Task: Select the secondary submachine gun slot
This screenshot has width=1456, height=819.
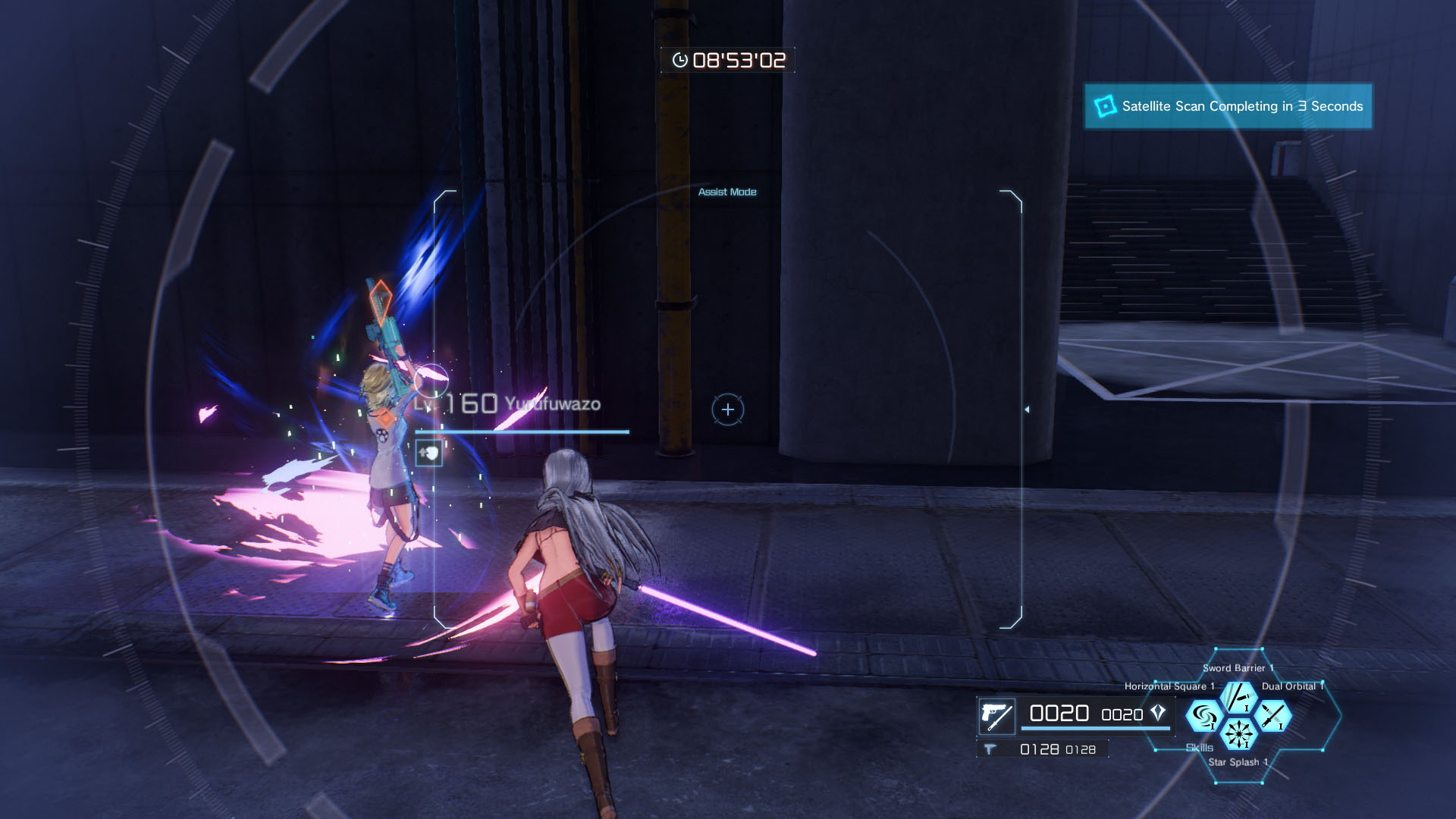Action: (x=990, y=749)
